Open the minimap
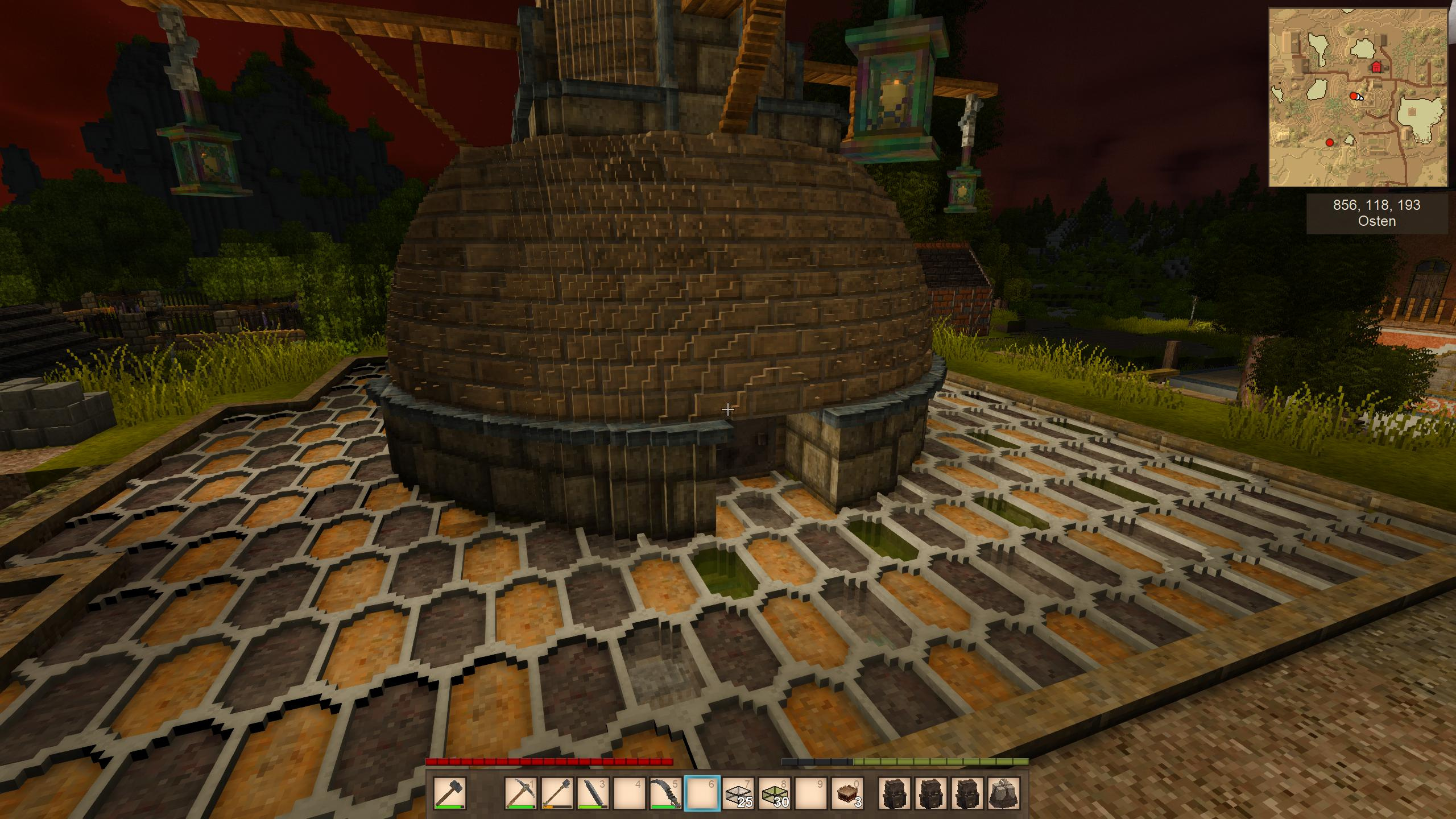1456x819 pixels. [x=1358, y=97]
